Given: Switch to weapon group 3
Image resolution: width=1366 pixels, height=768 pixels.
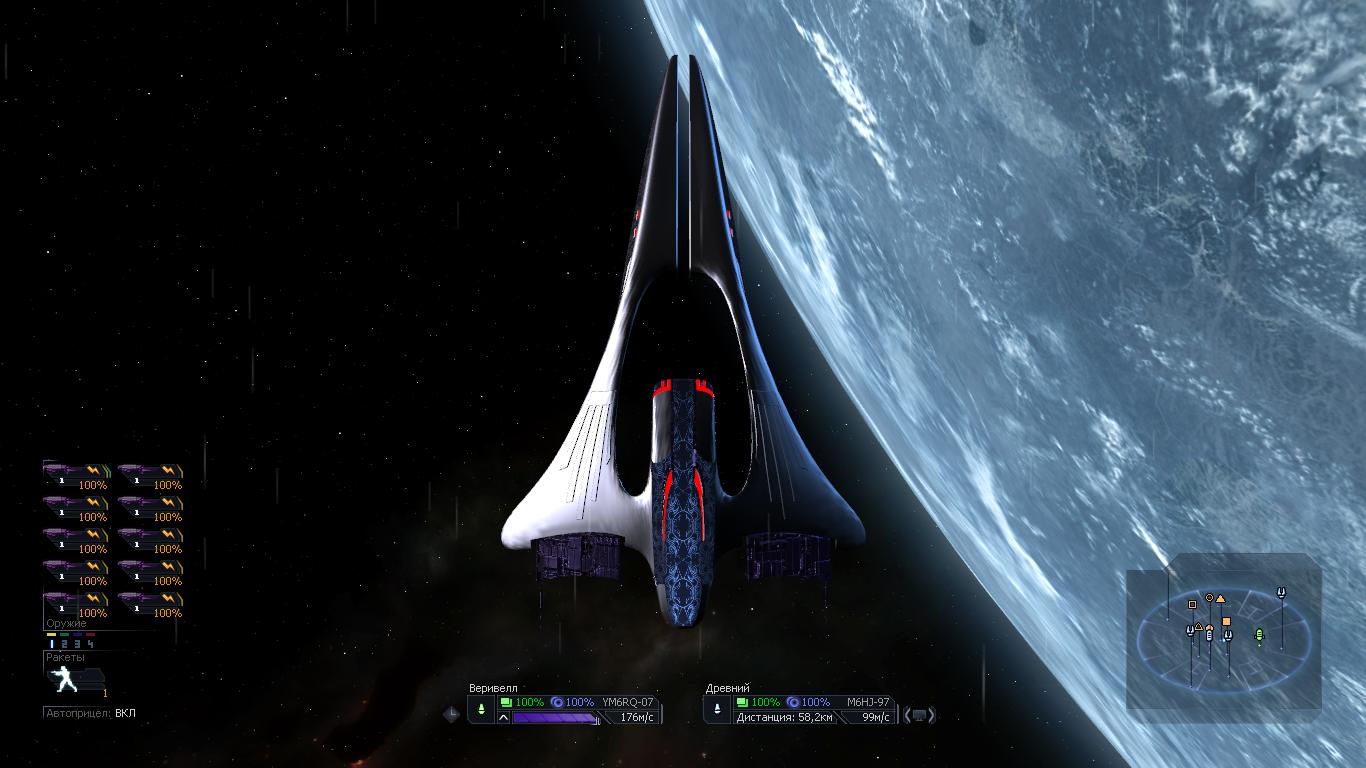Looking at the screenshot, I should [x=77, y=643].
